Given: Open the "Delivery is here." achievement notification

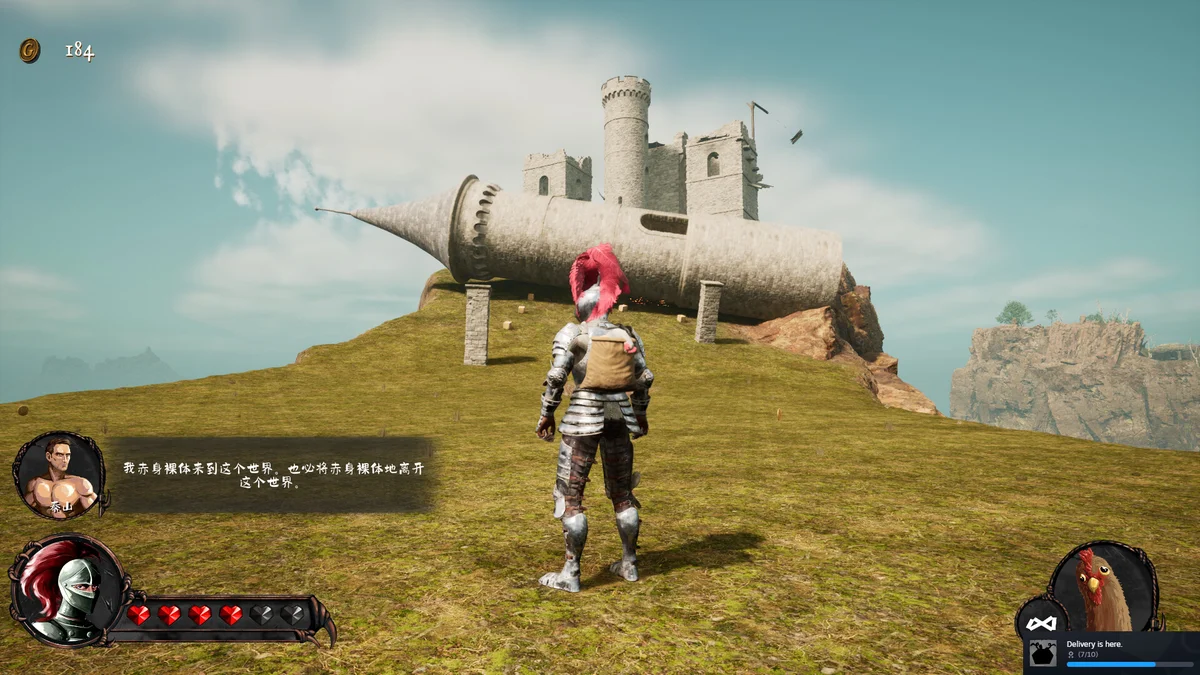Looking at the screenshot, I should point(1111,652).
